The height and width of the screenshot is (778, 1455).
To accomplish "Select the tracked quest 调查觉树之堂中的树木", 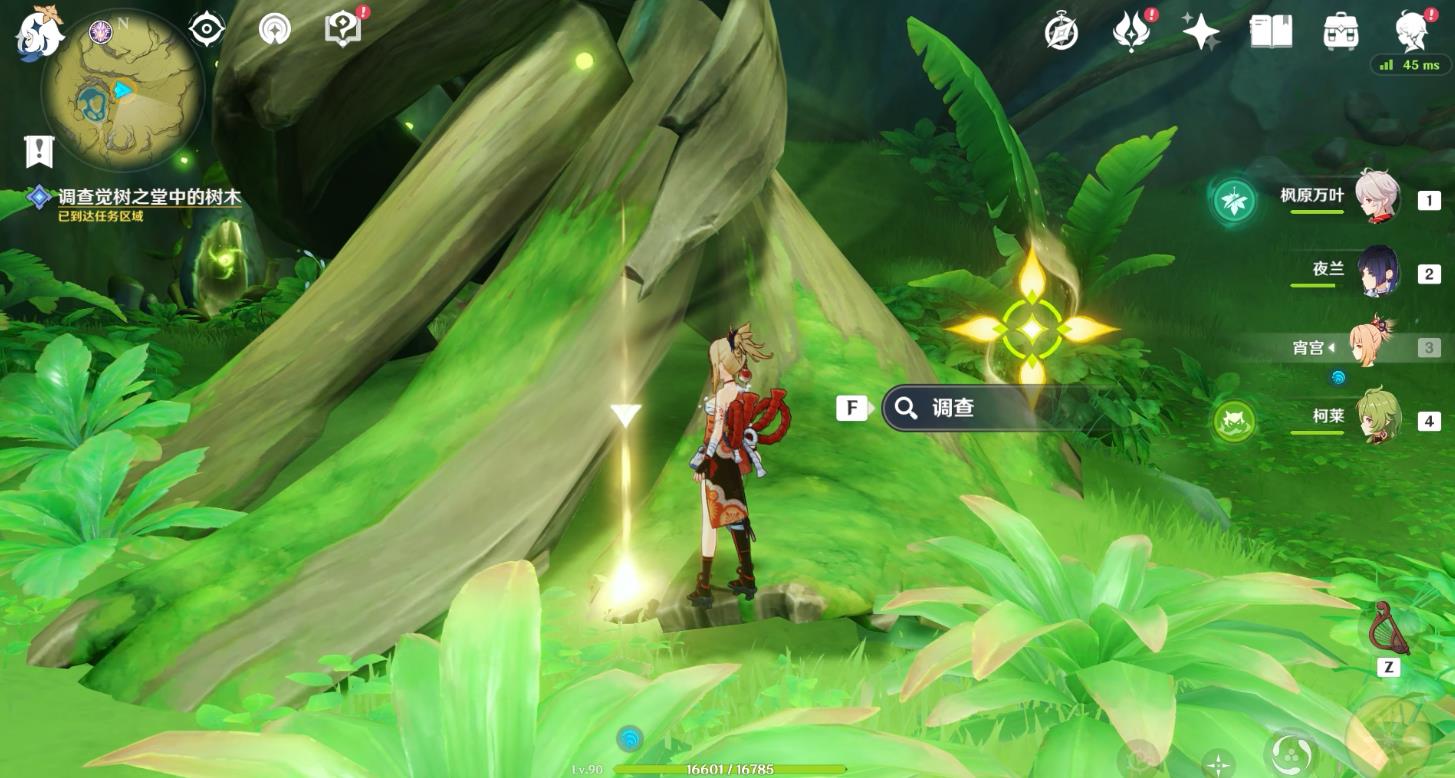I will pos(148,198).
